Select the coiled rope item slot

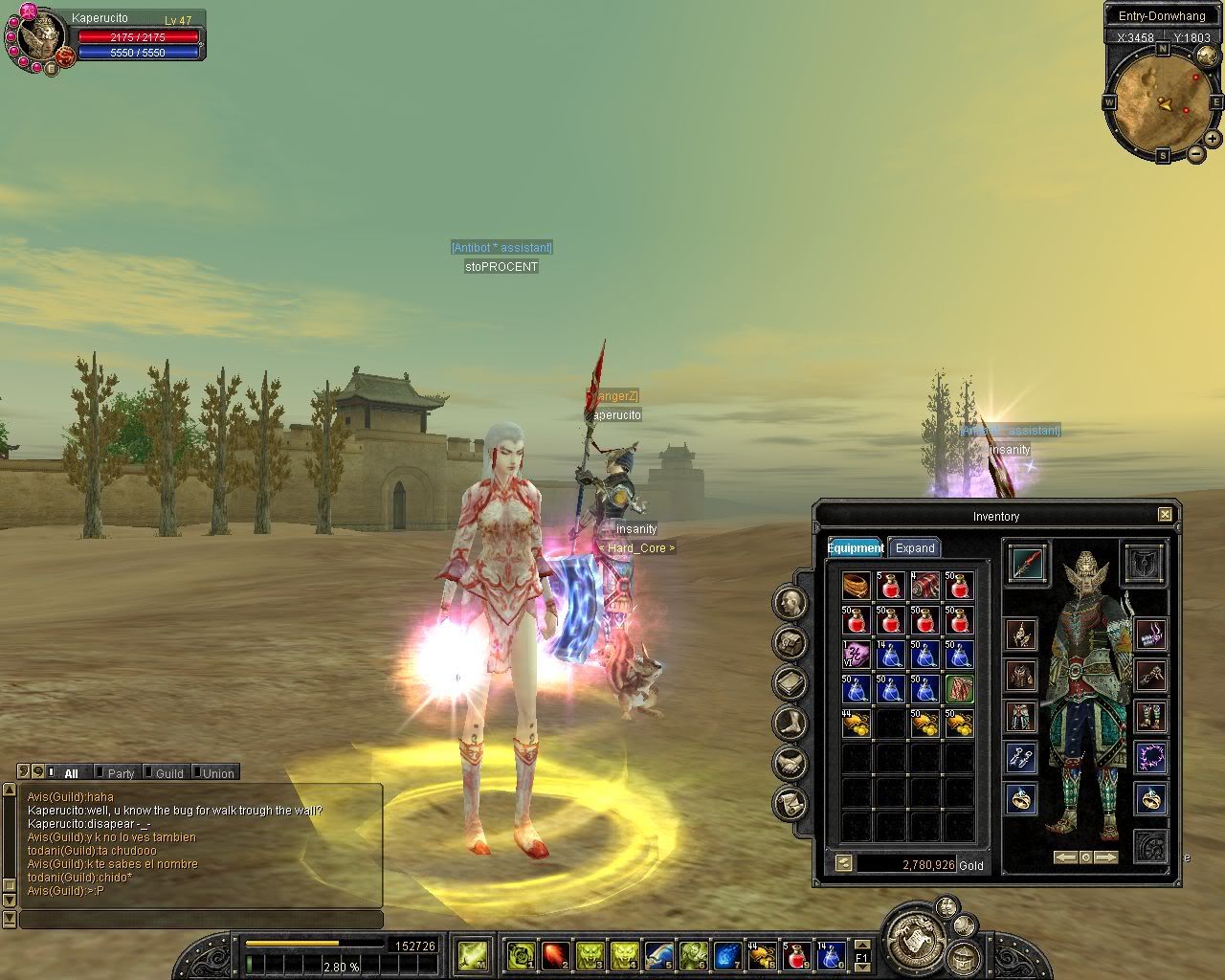click(x=856, y=586)
